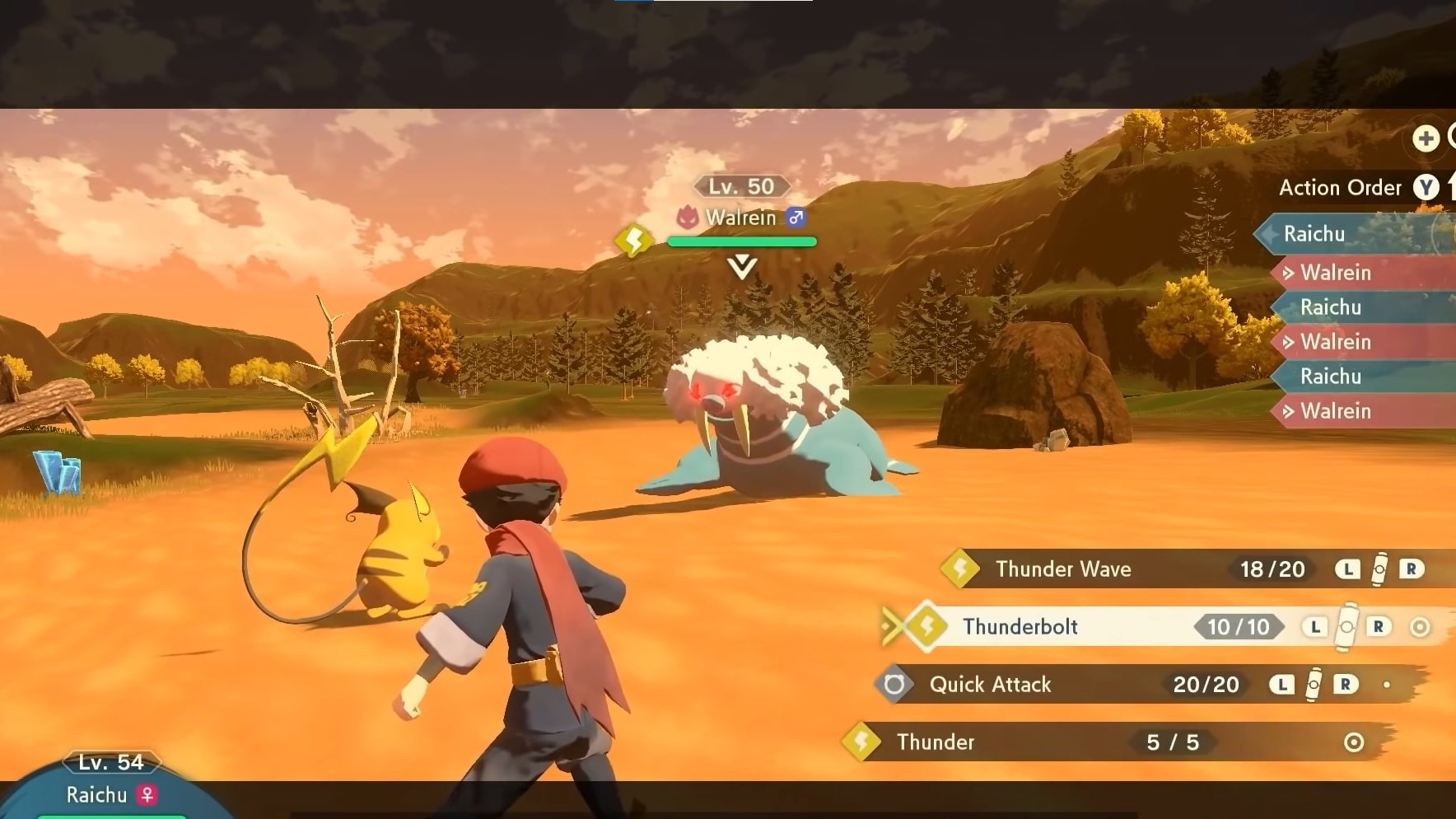Toggle the strong style circle icon on Quick Attack row

[1388, 684]
